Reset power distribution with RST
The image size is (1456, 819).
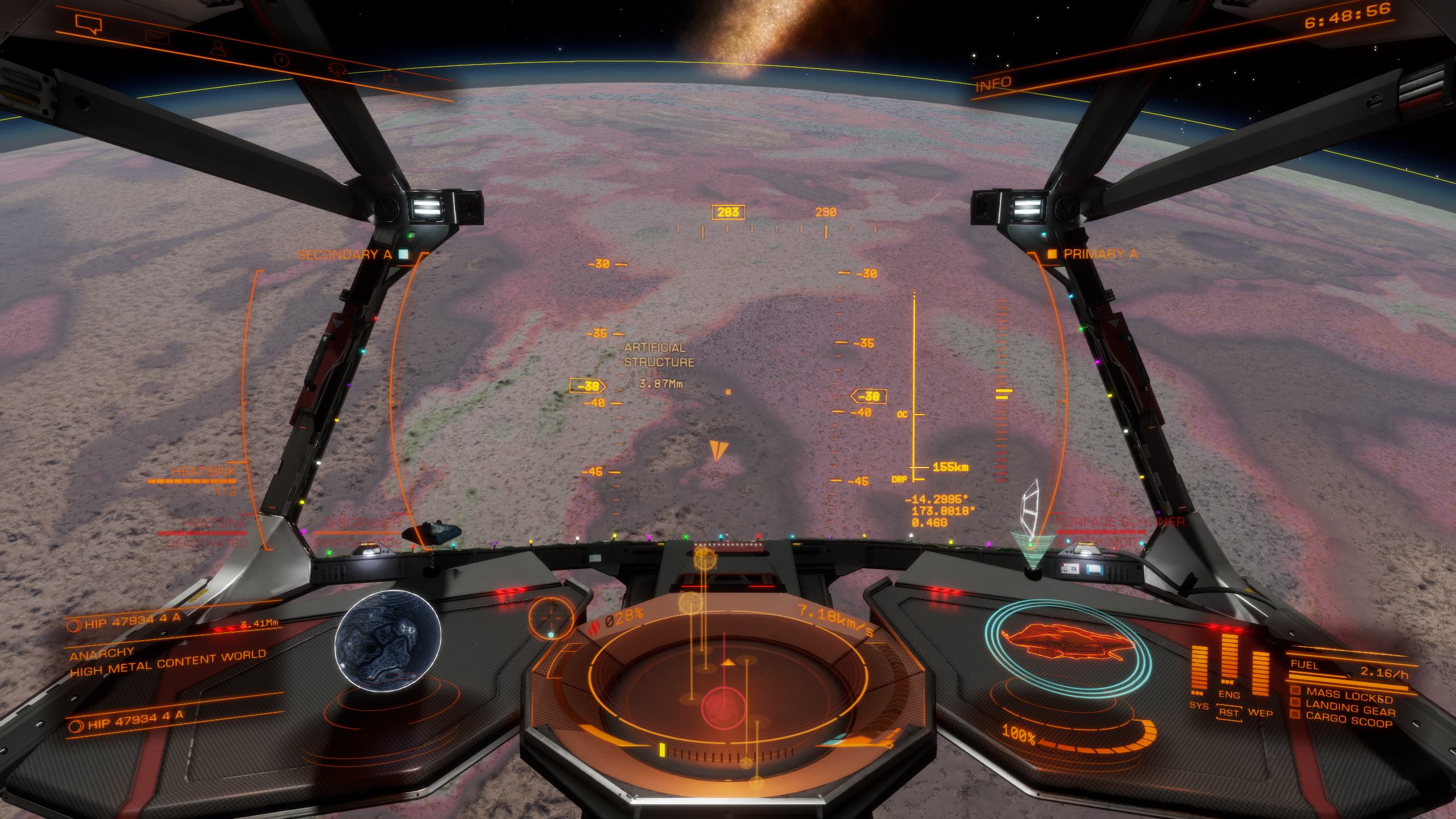1229,712
